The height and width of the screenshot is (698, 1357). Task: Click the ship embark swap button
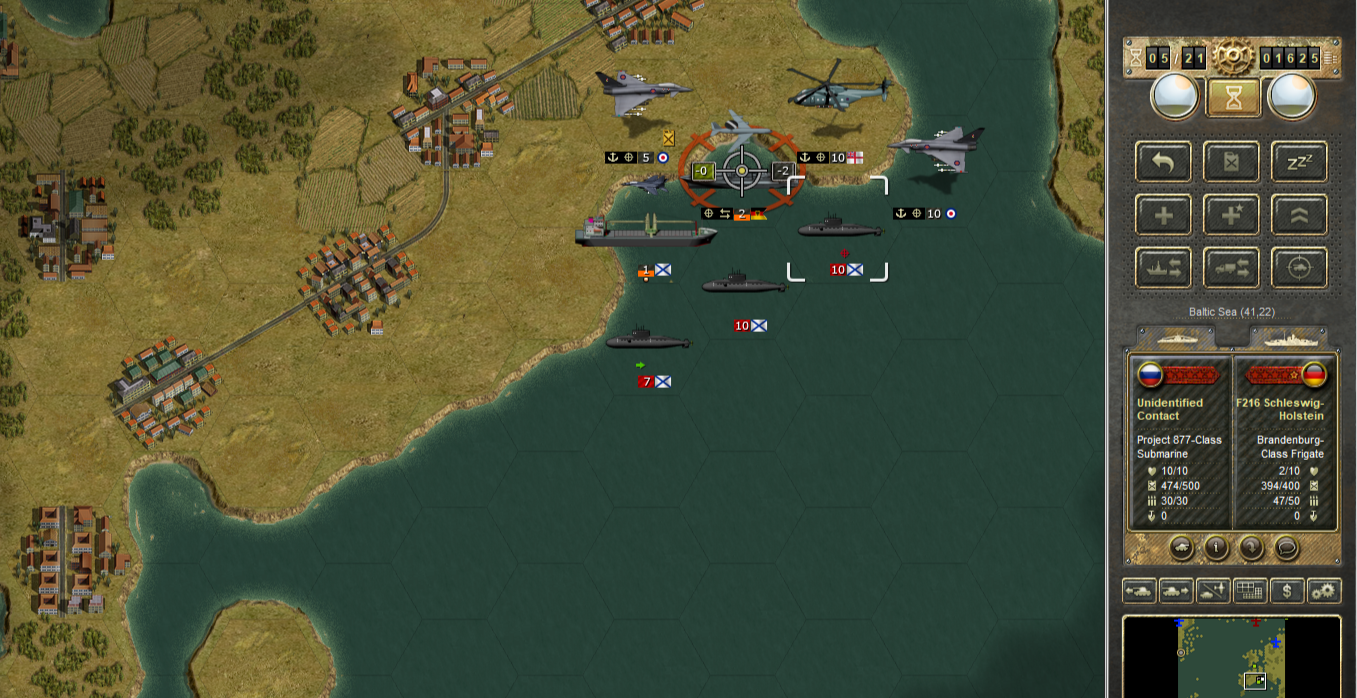(1163, 268)
